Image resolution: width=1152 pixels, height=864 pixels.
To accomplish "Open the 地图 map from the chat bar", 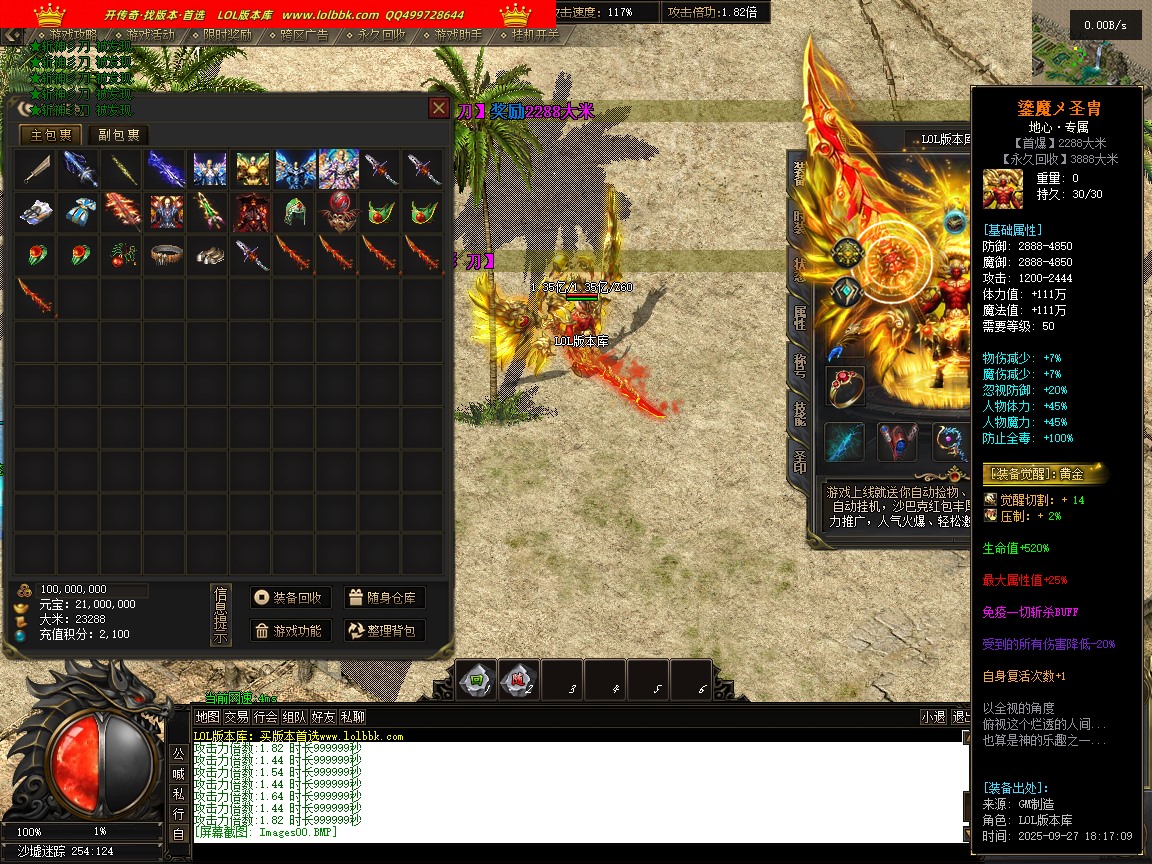I will pyautogui.click(x=207, y=717).
